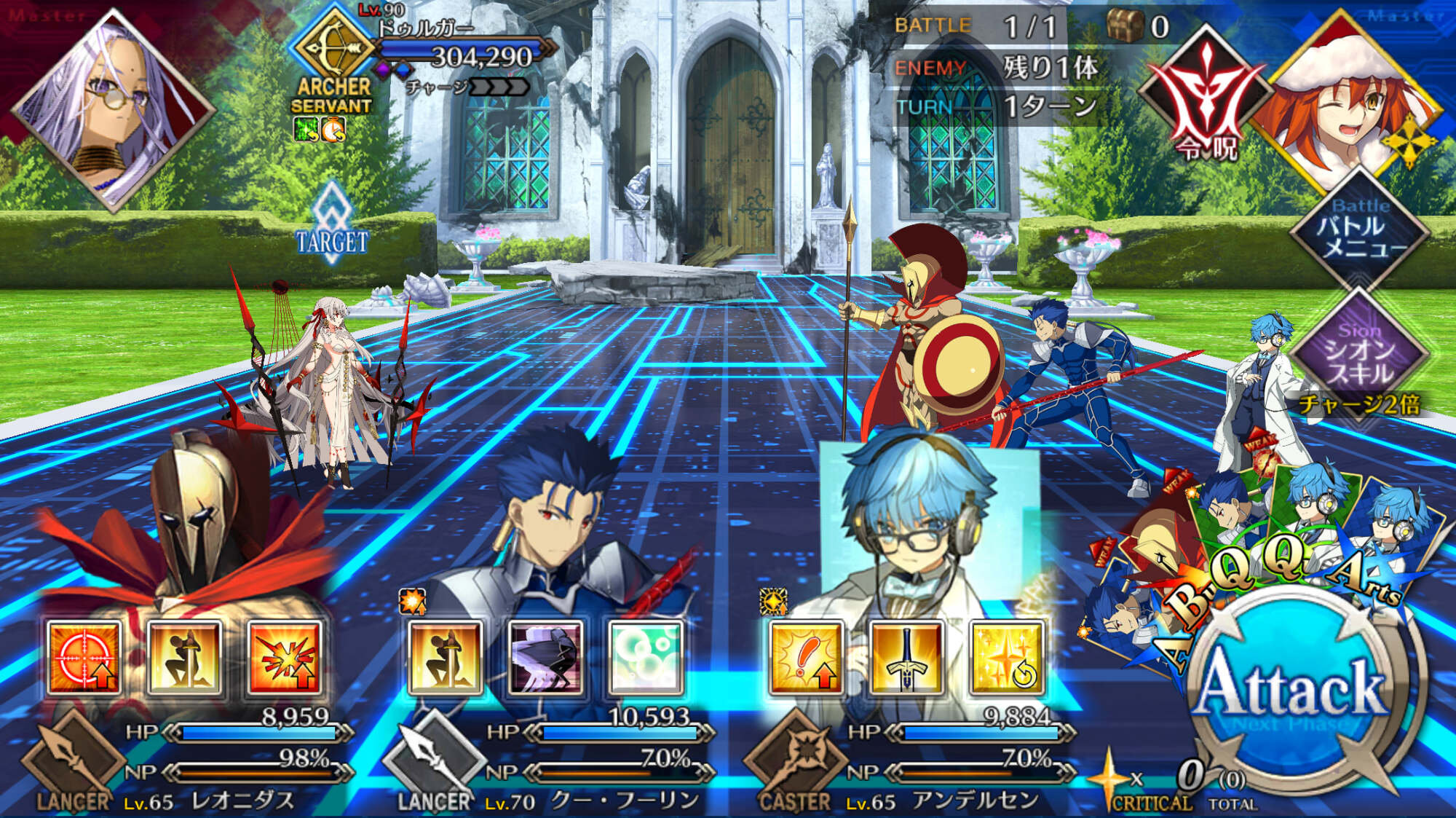Tap the enemy Master portrait with glasses
Image resolution: width=1456 pixels, height=818 pixels.
click(x=113, y=109)
